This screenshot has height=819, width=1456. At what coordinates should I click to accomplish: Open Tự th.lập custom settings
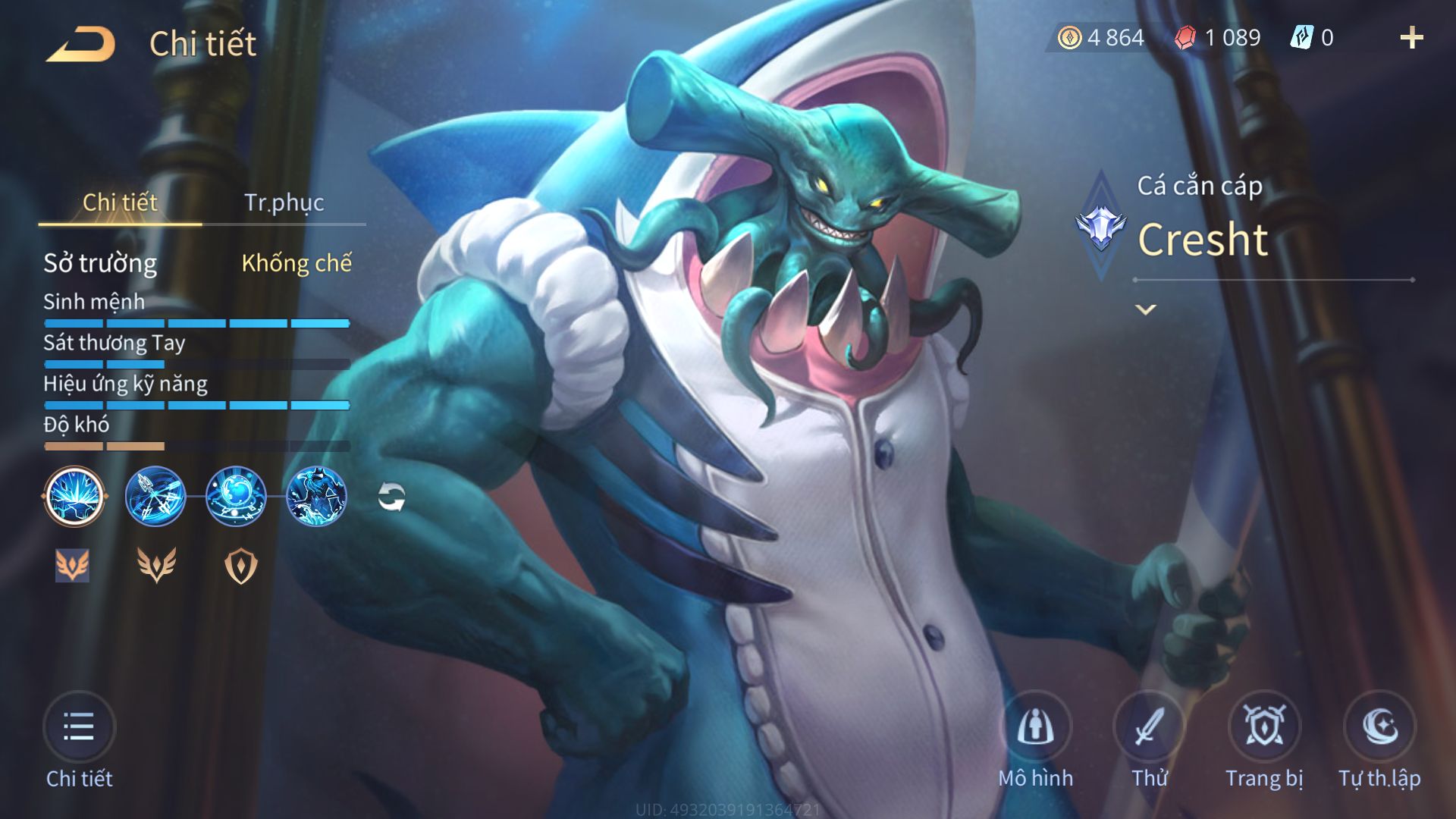[1379, 728]
